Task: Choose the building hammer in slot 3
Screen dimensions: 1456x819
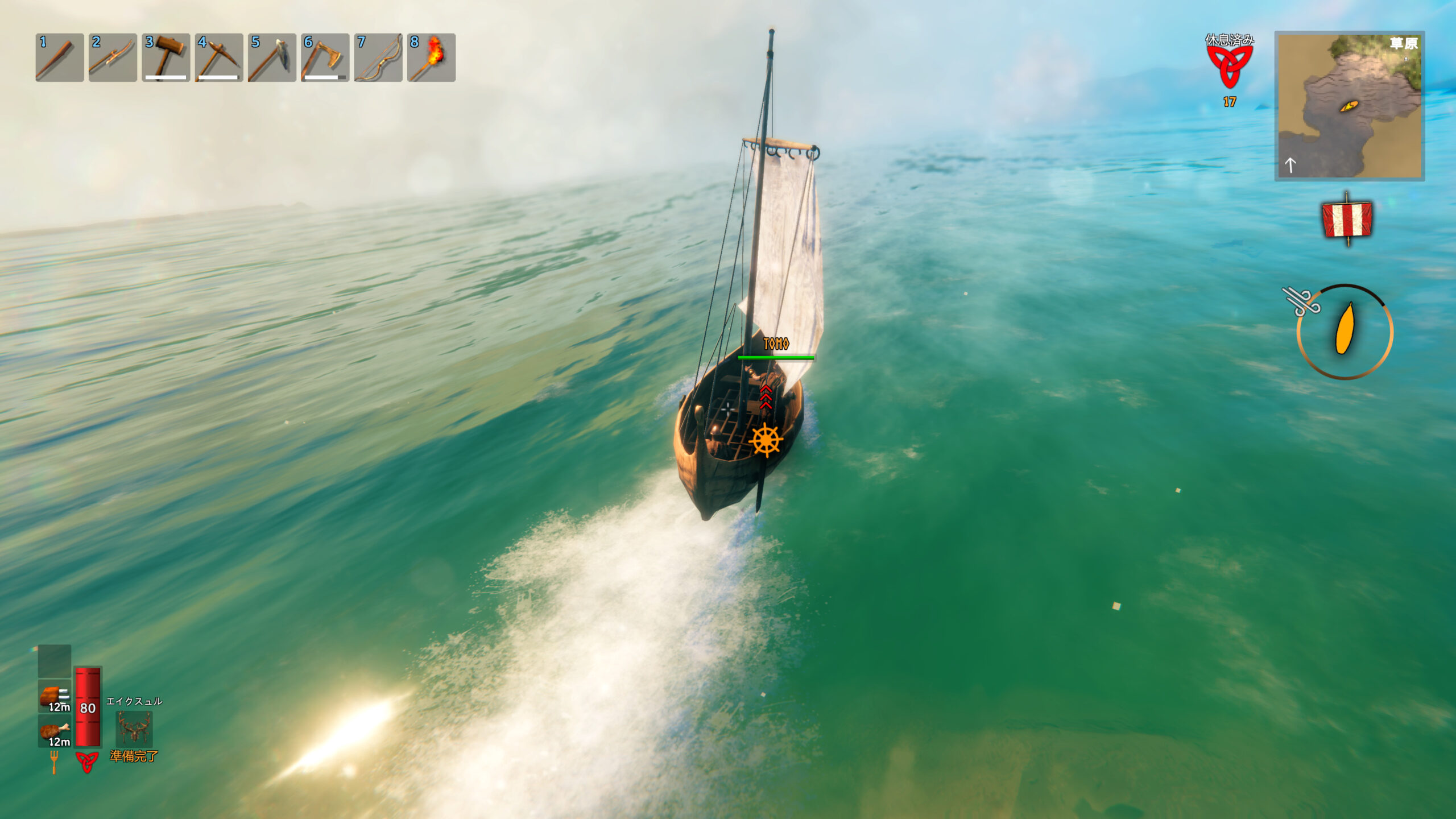Action: point(166,57)
